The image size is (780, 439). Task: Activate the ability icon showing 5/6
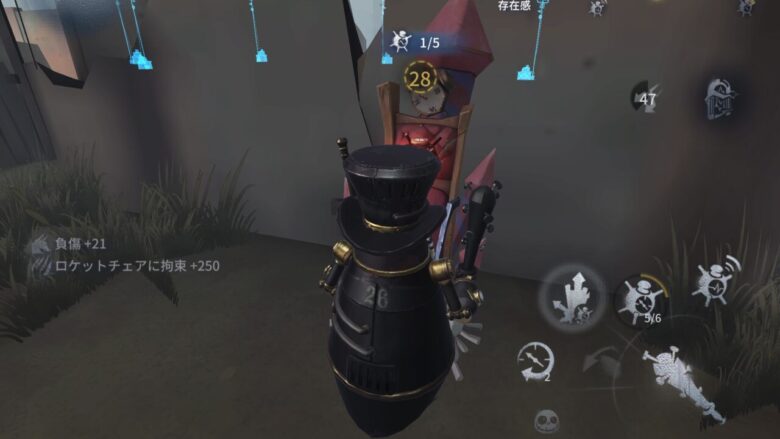(x=642, y=300)
